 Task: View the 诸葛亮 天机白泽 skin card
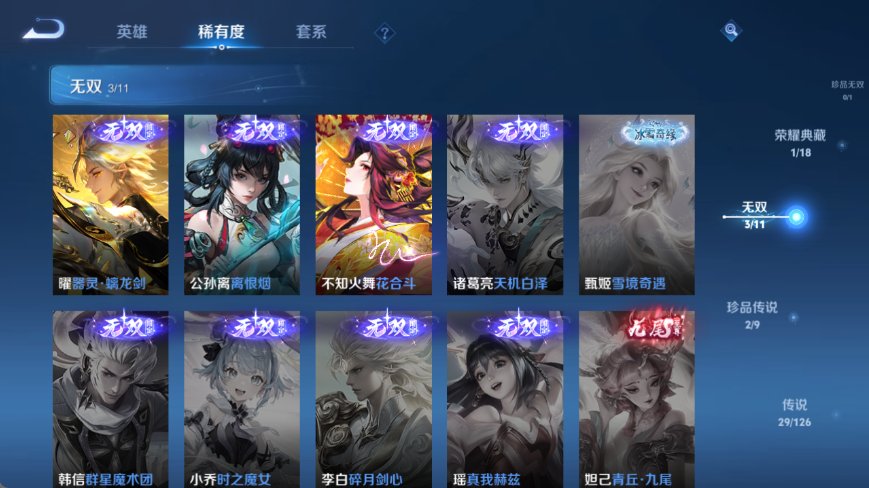tap(504, 204)
